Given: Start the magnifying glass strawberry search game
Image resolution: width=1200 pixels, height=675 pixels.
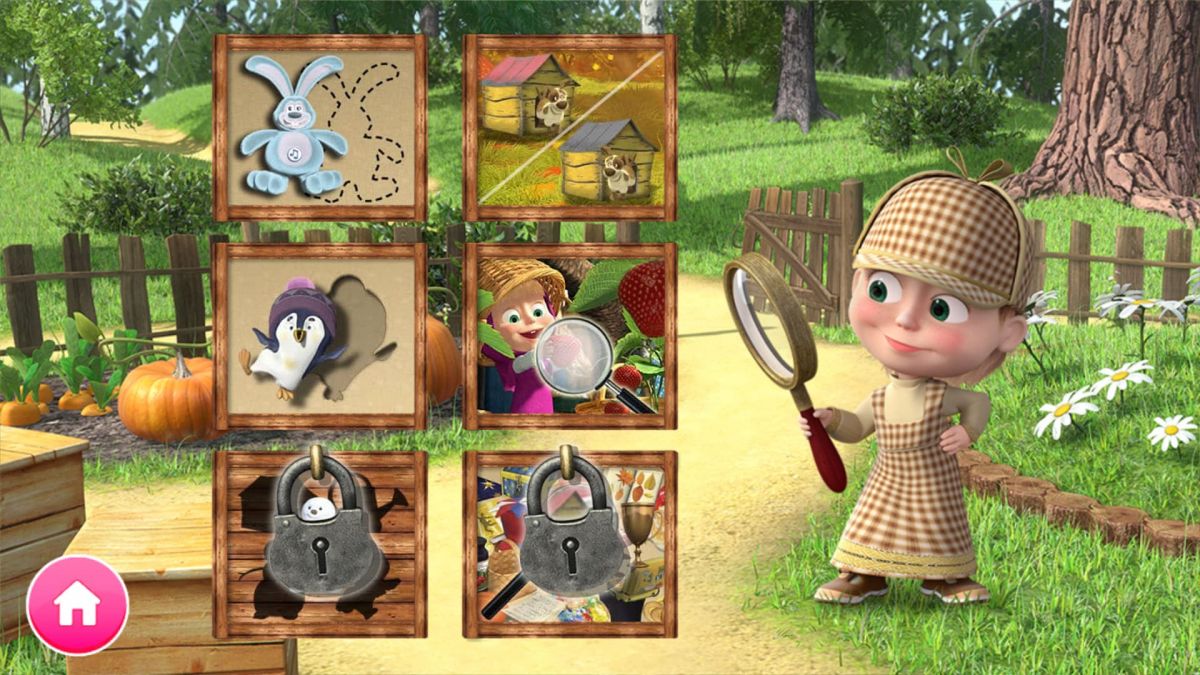Looking at the screenshot, I should [569, 336].
